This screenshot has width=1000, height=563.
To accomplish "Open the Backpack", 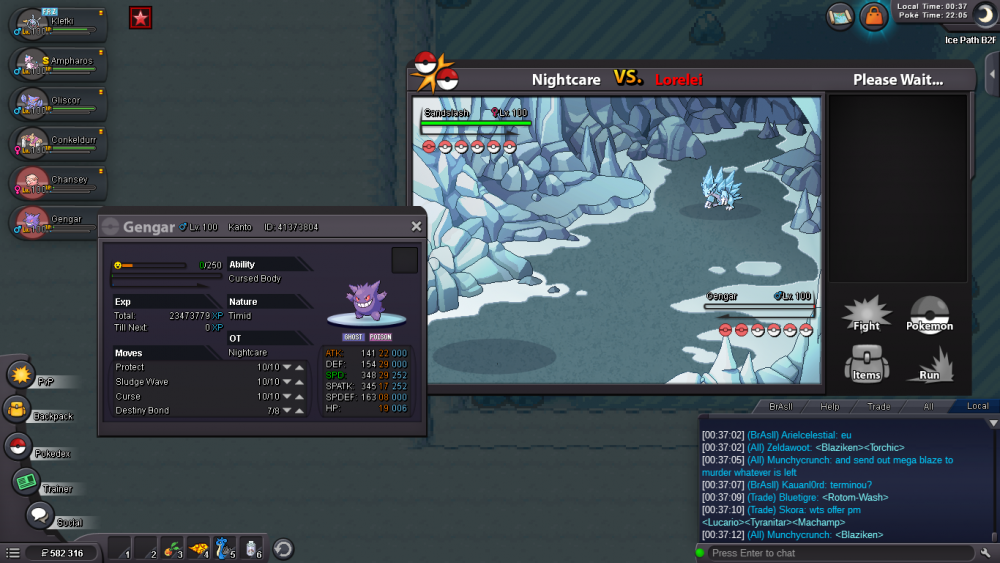I will click(17, 409).
